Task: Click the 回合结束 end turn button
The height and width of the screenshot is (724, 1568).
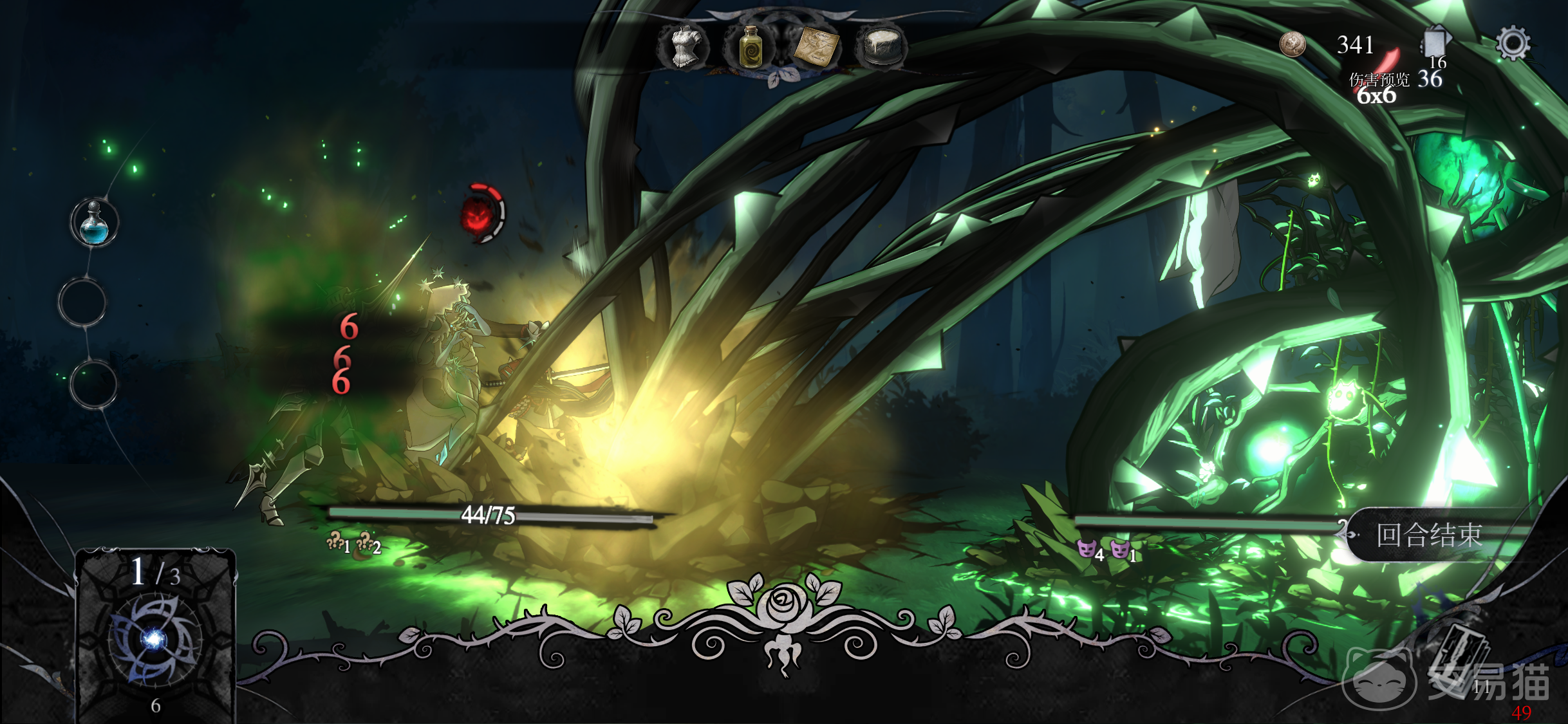Action: pos(1429,535)
